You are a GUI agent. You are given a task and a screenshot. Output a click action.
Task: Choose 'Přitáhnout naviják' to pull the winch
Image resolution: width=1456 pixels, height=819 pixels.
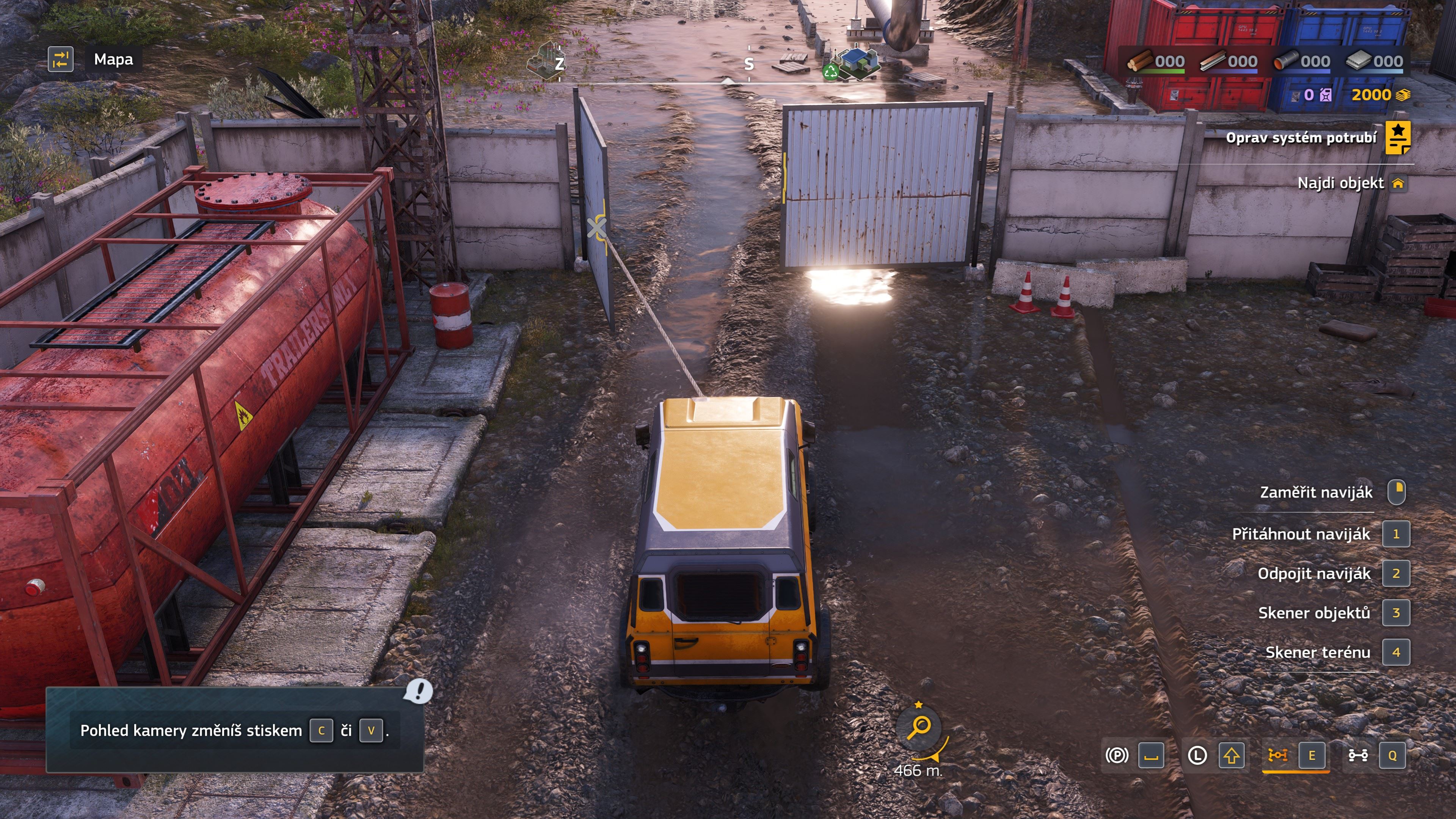click(1301, 534)
